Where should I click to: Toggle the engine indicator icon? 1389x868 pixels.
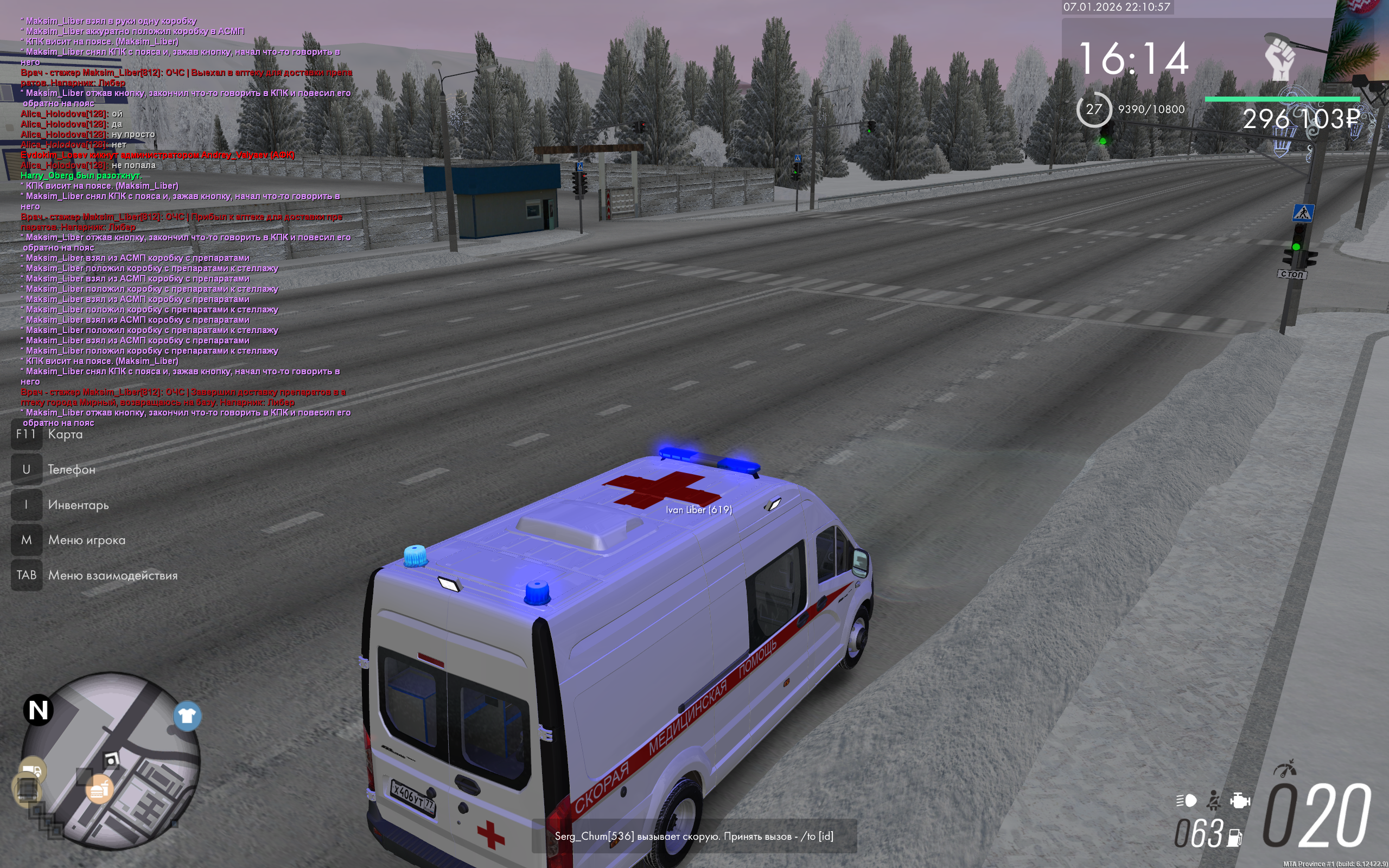tap(1240, 800)
